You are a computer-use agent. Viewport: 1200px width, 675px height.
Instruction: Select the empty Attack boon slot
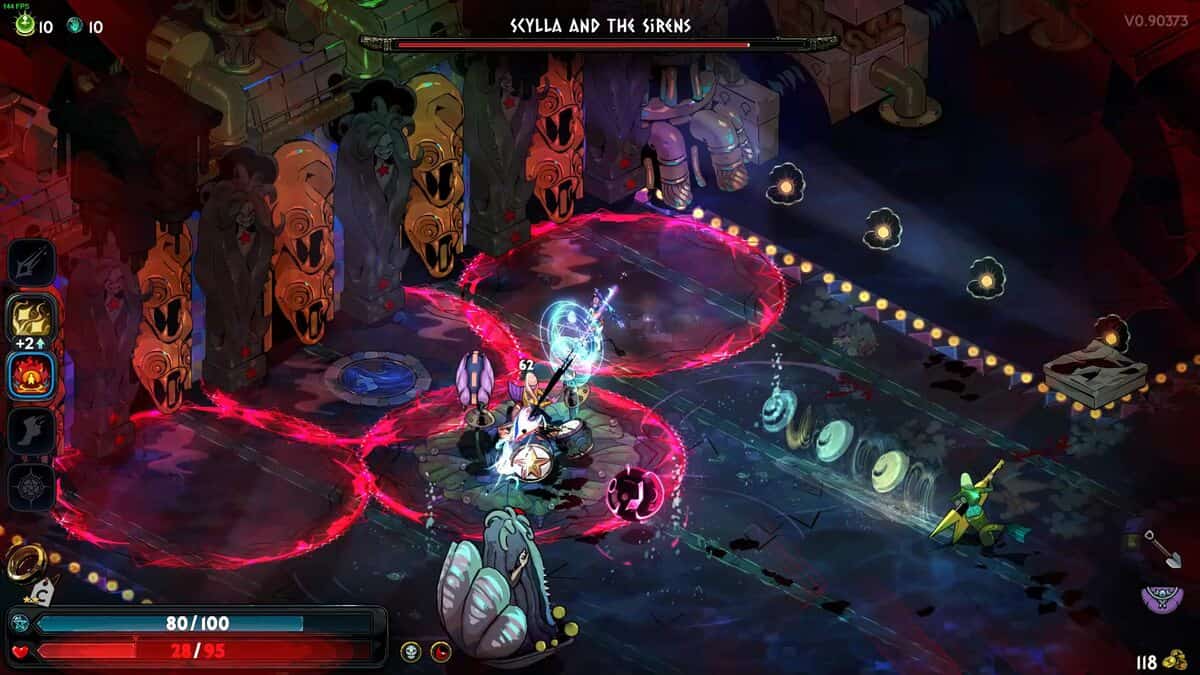(32, 263)
